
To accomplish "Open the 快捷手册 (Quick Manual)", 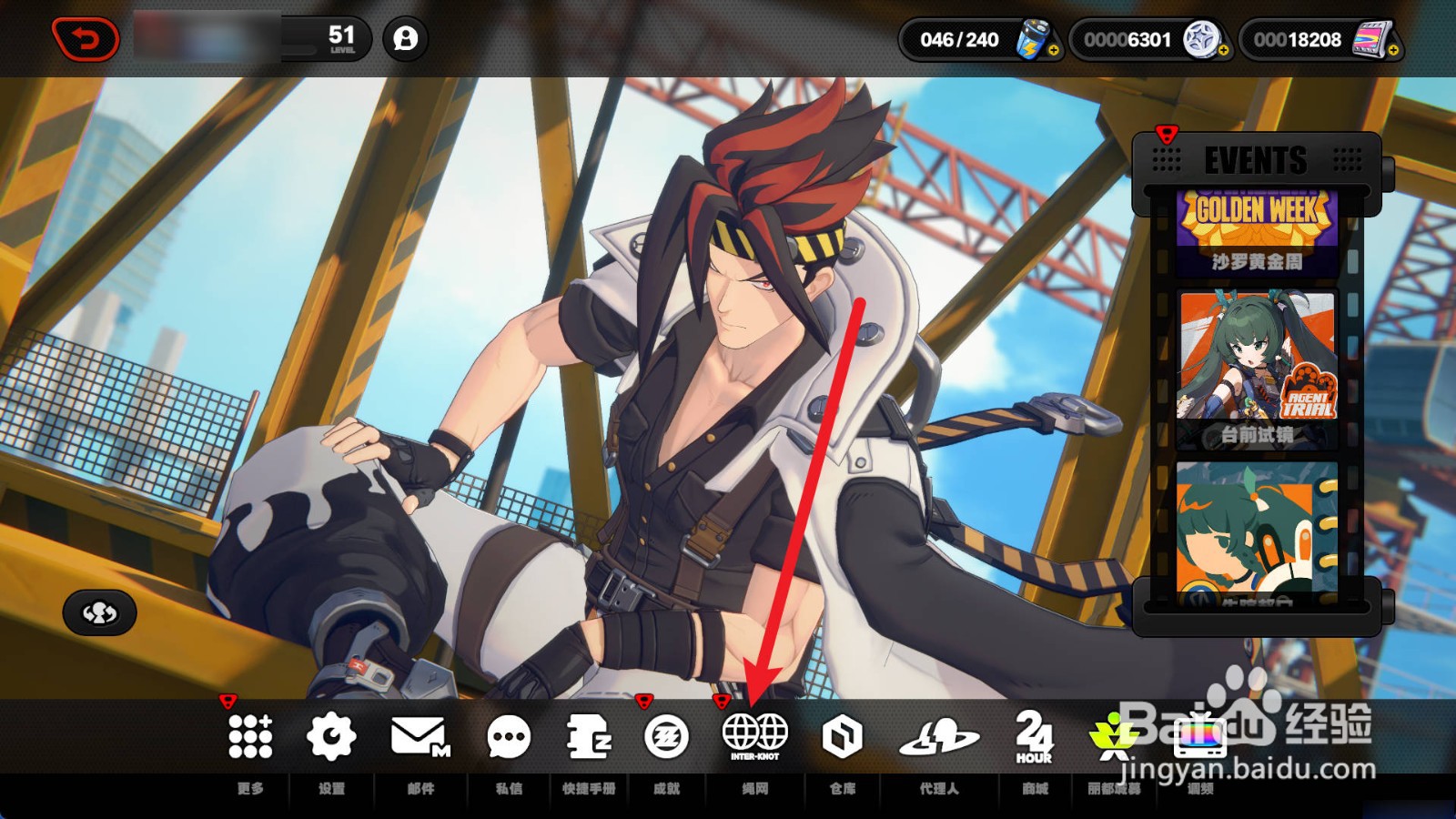I will click(x=589, y=736).
